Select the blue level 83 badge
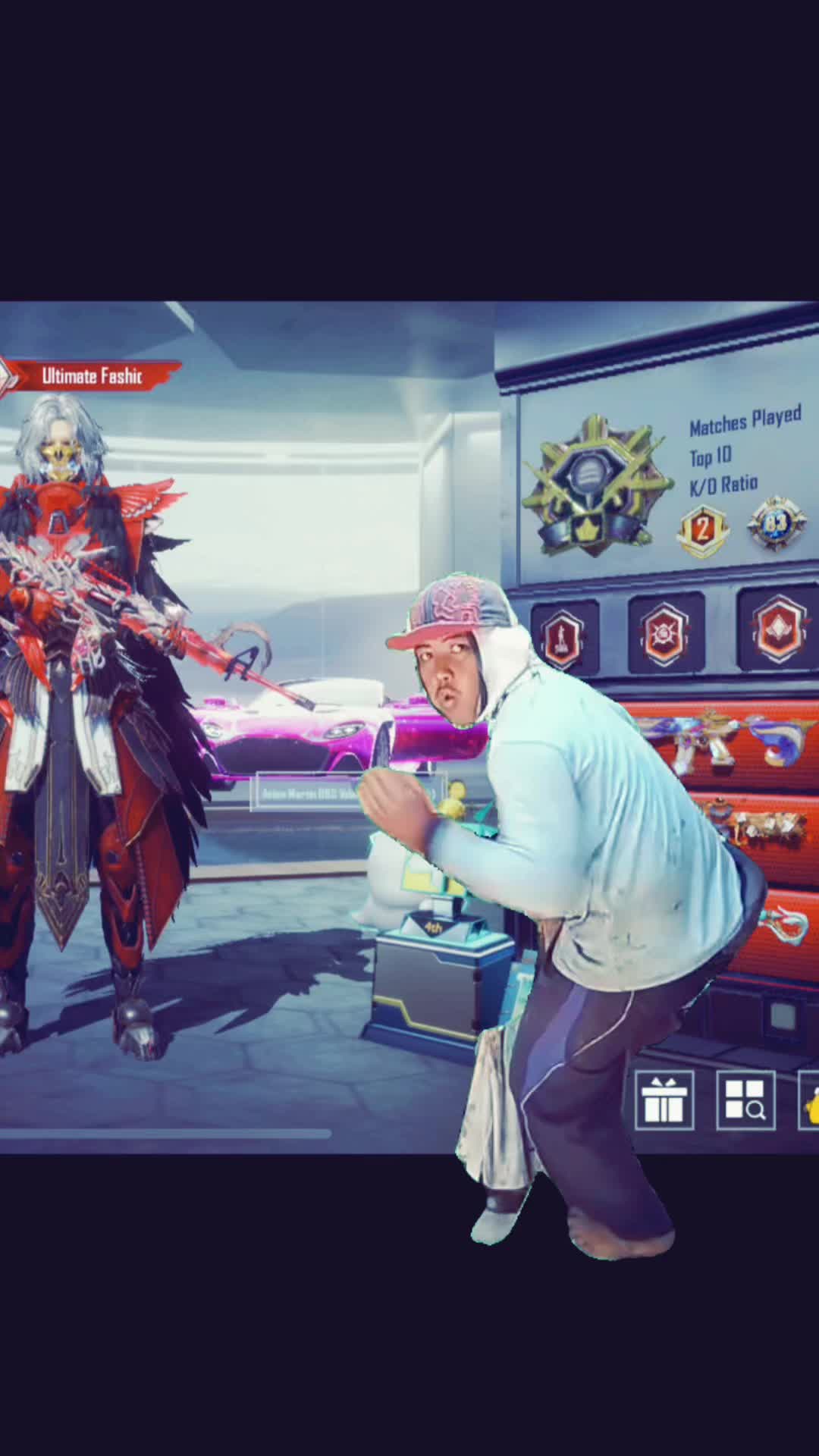 775,522
